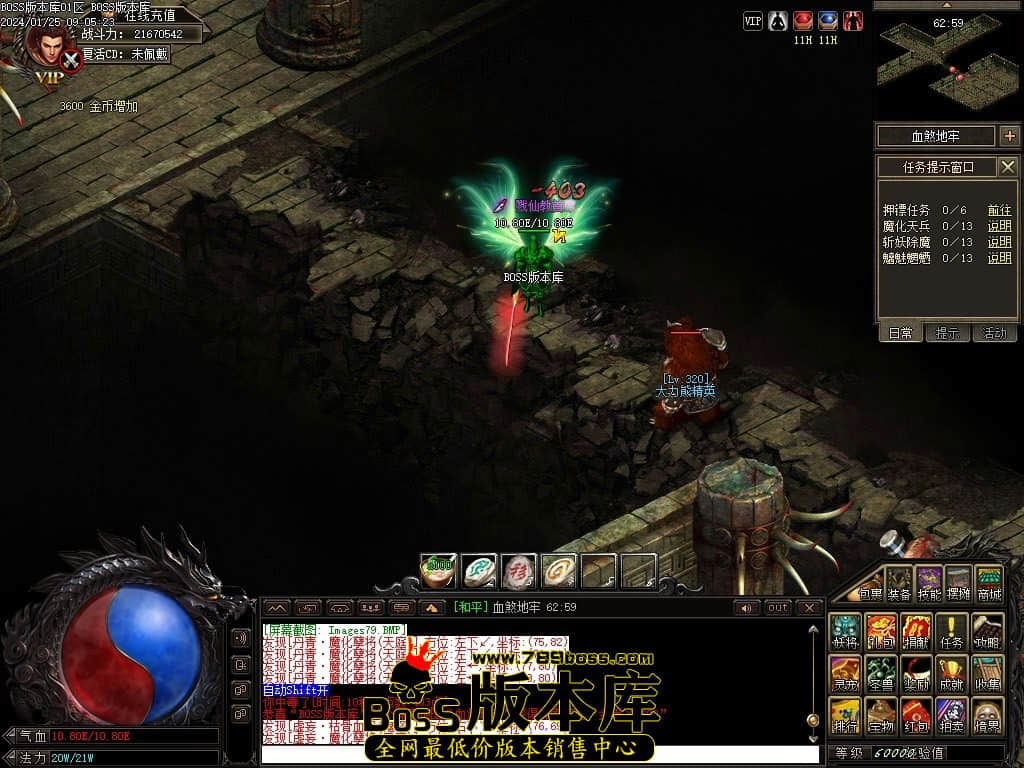Viewport: 1024px width, 768px height.
Task: Open the 成就 achievements trophy
Action: pos(952,673)
